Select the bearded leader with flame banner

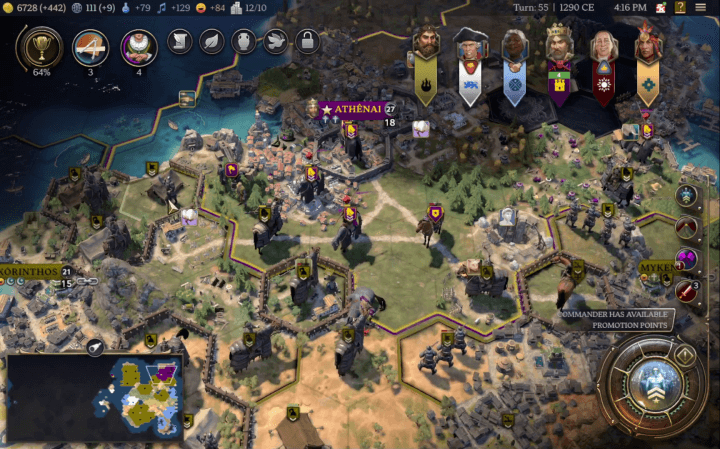point(427,45)
